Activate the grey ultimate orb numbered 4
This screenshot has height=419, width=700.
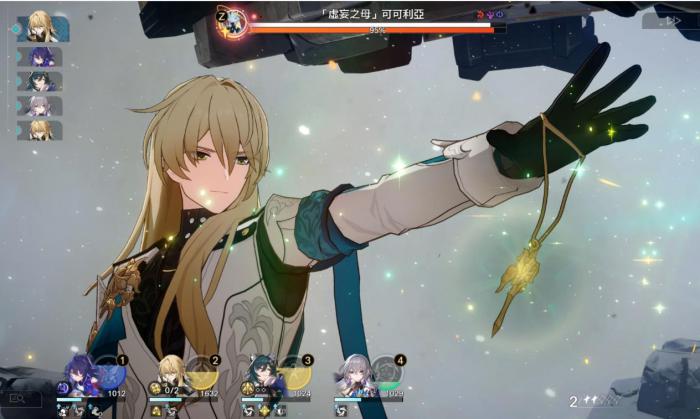pyautogui.click(x=386, y=373)
